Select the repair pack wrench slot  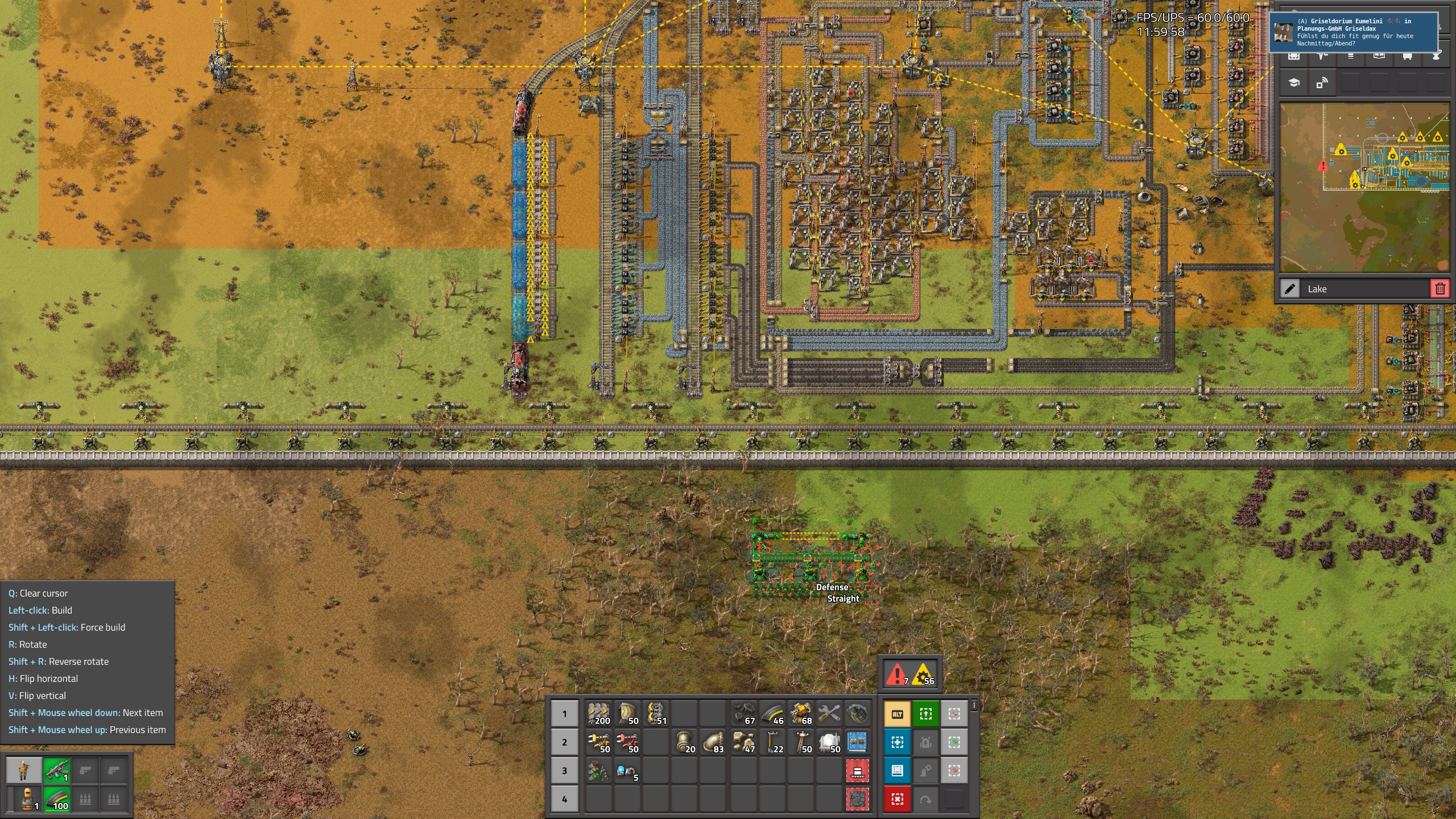coord(829,713)
